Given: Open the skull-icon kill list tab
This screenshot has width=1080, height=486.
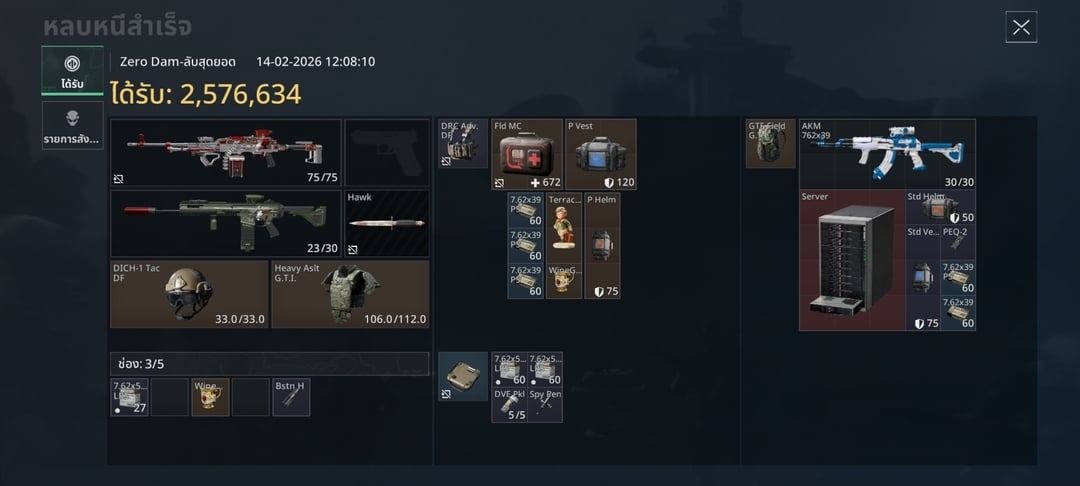Looking at the screenshot, I should point(72,125).
